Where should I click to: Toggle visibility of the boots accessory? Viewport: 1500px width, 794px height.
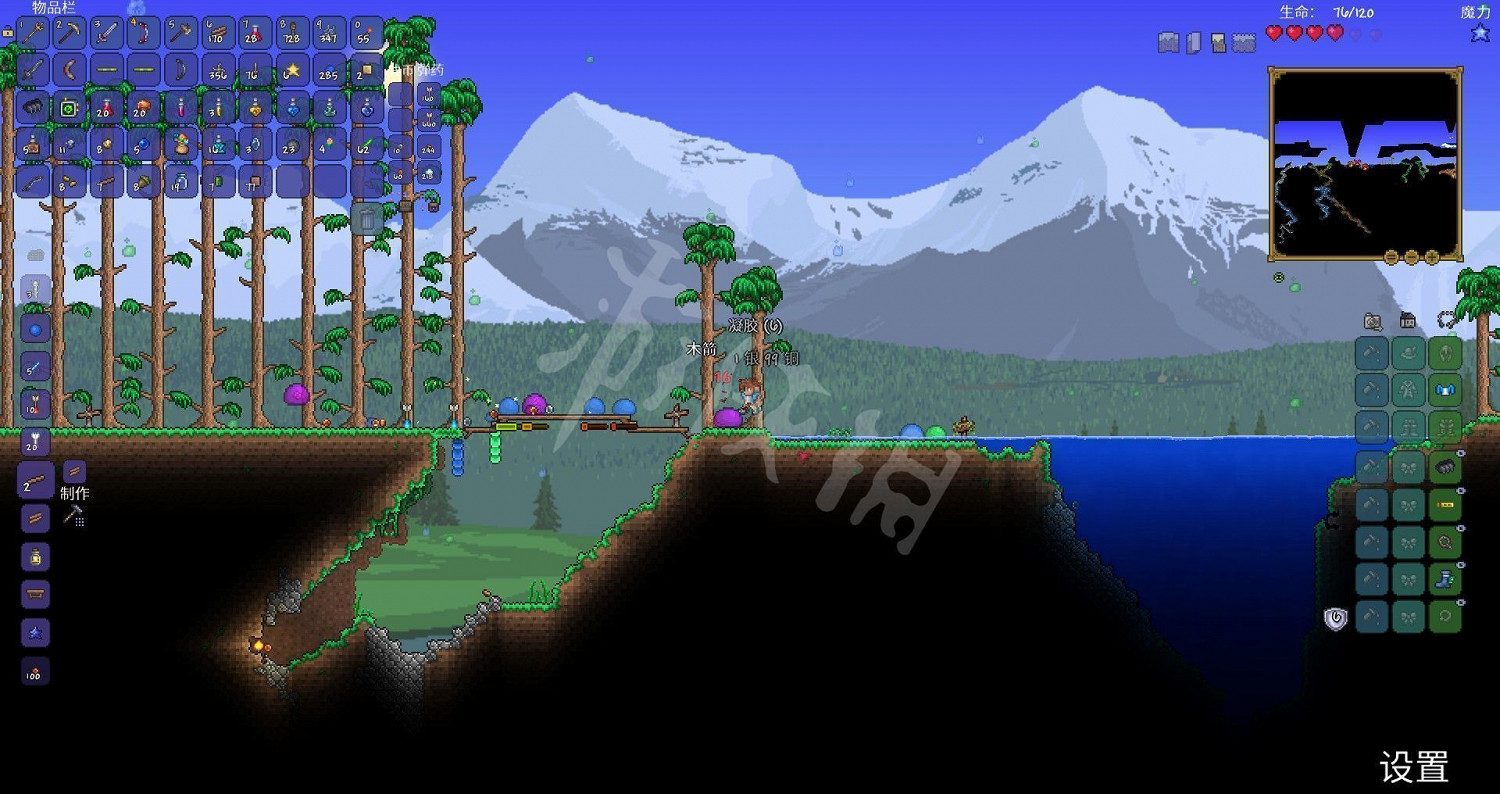click(1461, 566)
